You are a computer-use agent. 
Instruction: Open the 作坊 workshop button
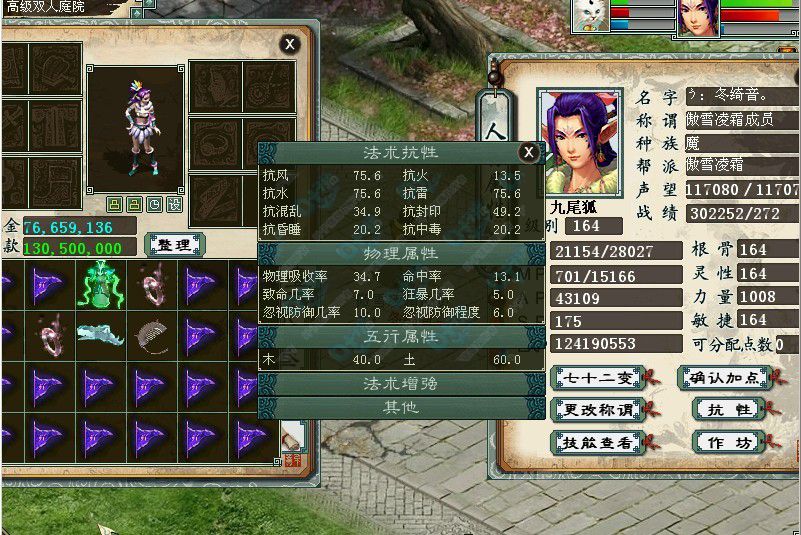point(729,441)
